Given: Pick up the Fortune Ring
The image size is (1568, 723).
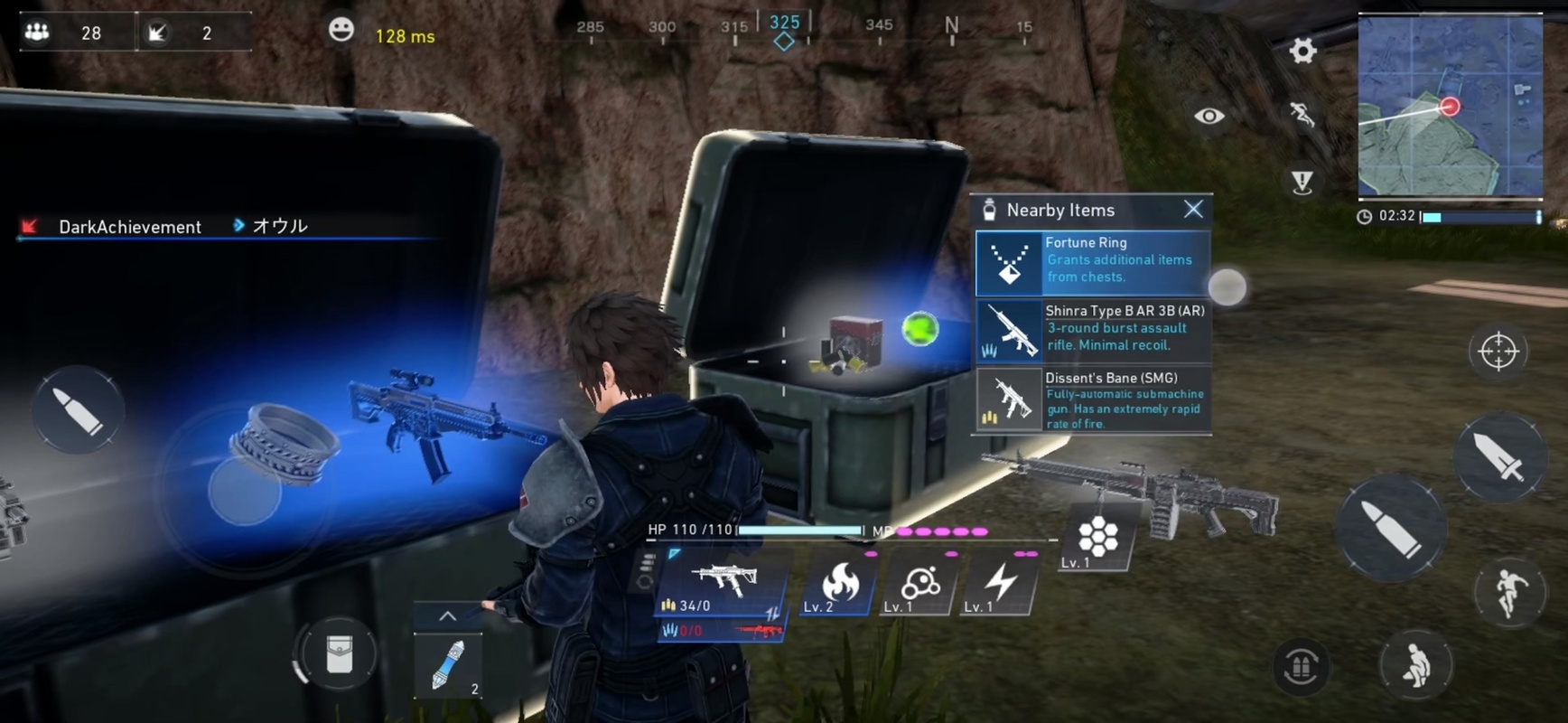Looking at the screenshot, I should tap(1092, 262).
